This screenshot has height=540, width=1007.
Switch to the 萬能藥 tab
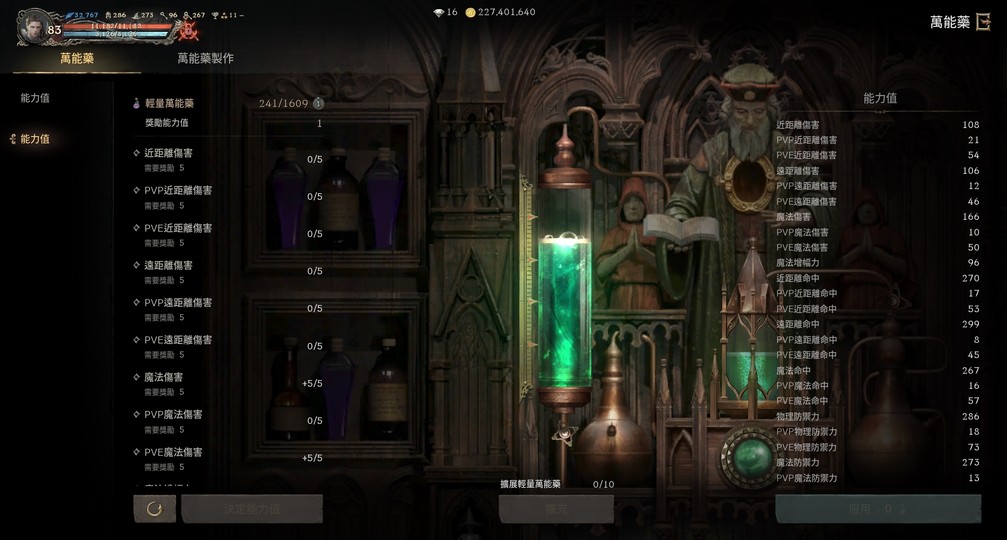click(76, 59)
